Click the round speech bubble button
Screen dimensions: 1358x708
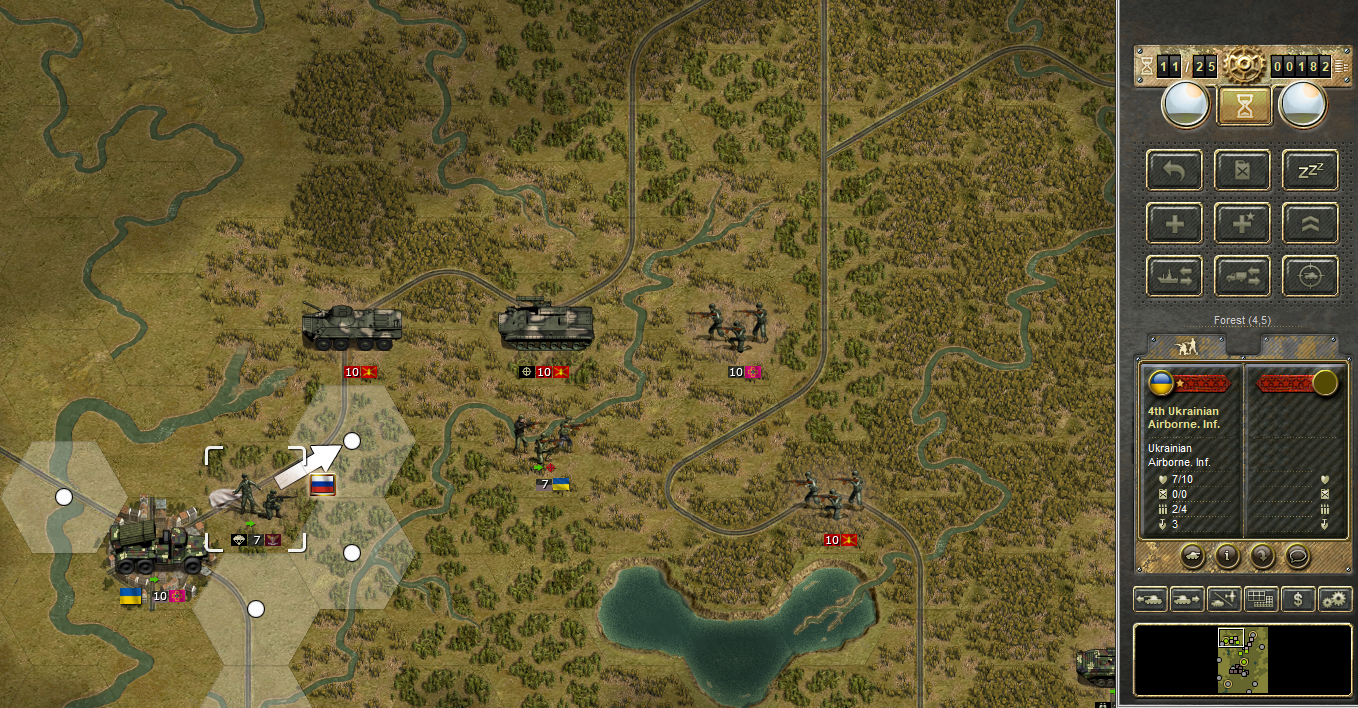click(1298, 555)
